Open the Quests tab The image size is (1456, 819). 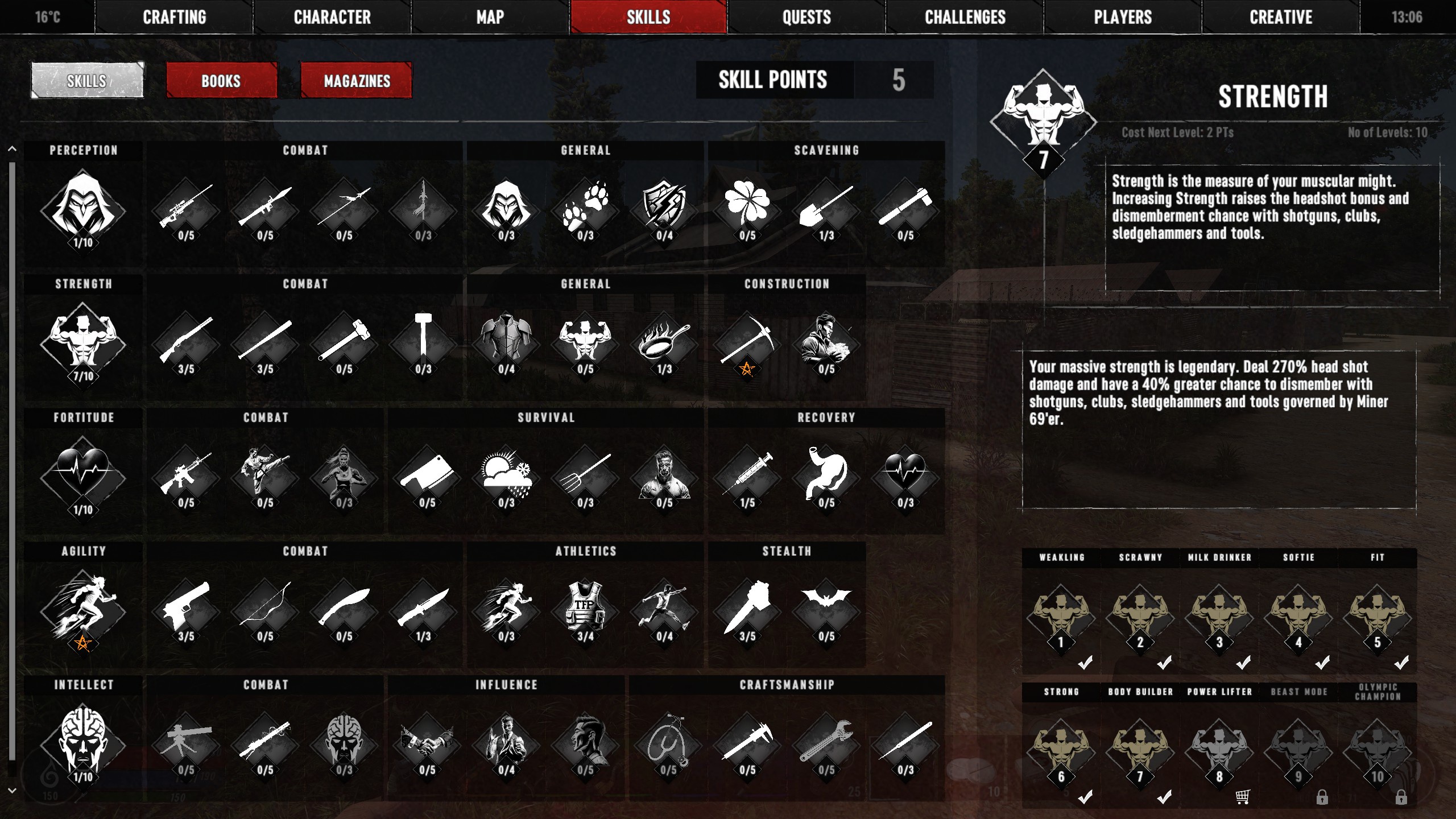pyautogui.click(x=806, y=17)
